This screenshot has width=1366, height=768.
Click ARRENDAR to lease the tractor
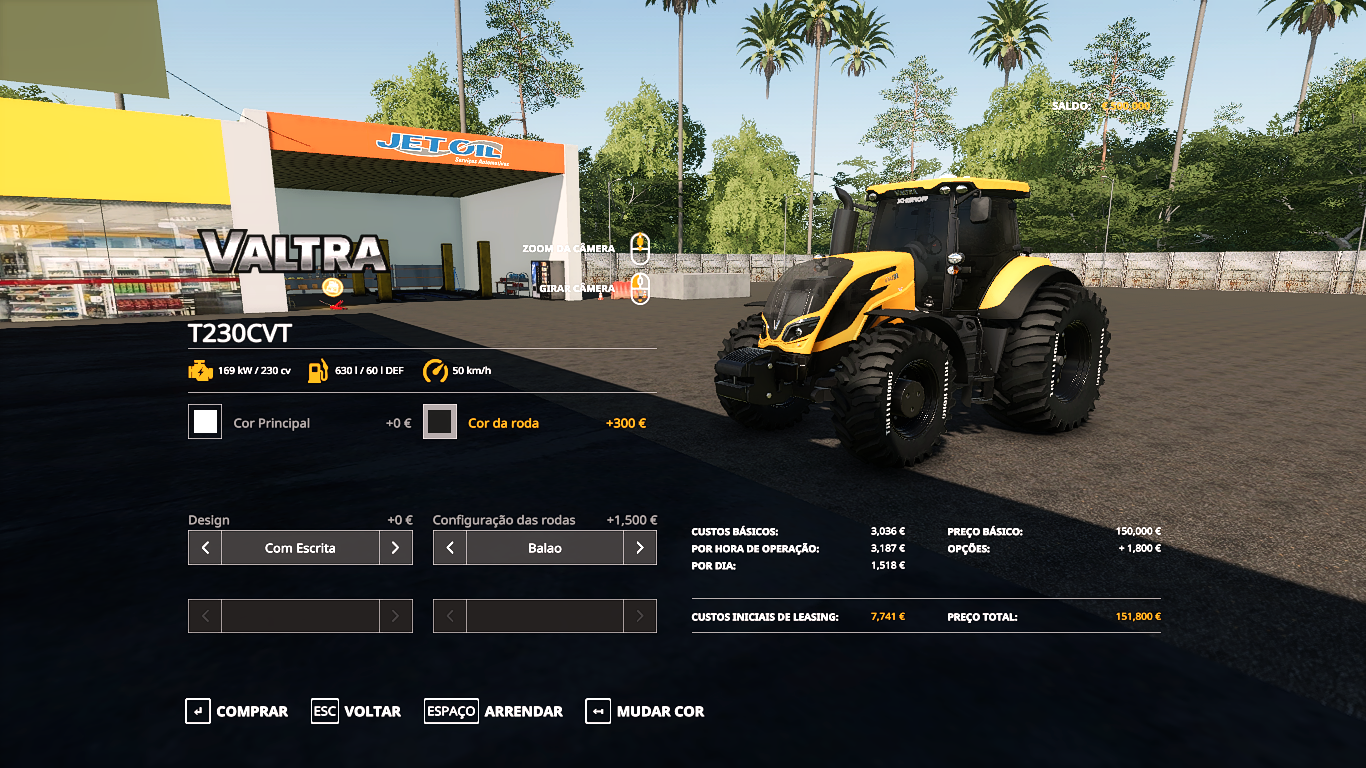523,711
